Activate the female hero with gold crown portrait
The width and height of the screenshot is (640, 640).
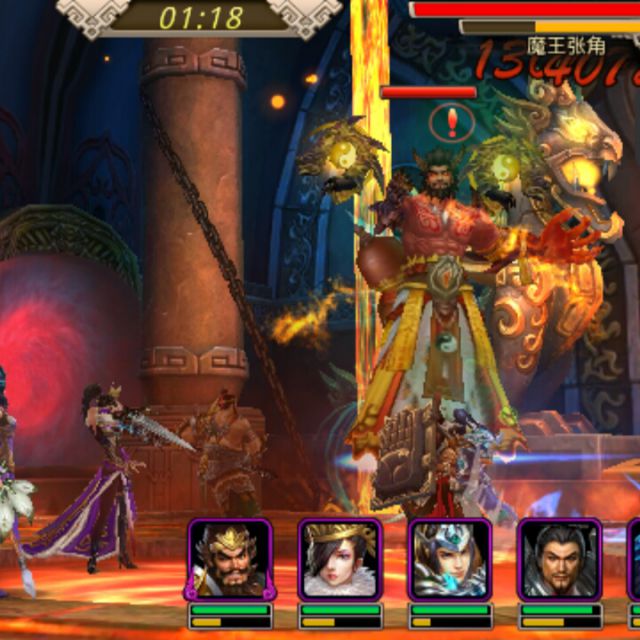(340, 560)
